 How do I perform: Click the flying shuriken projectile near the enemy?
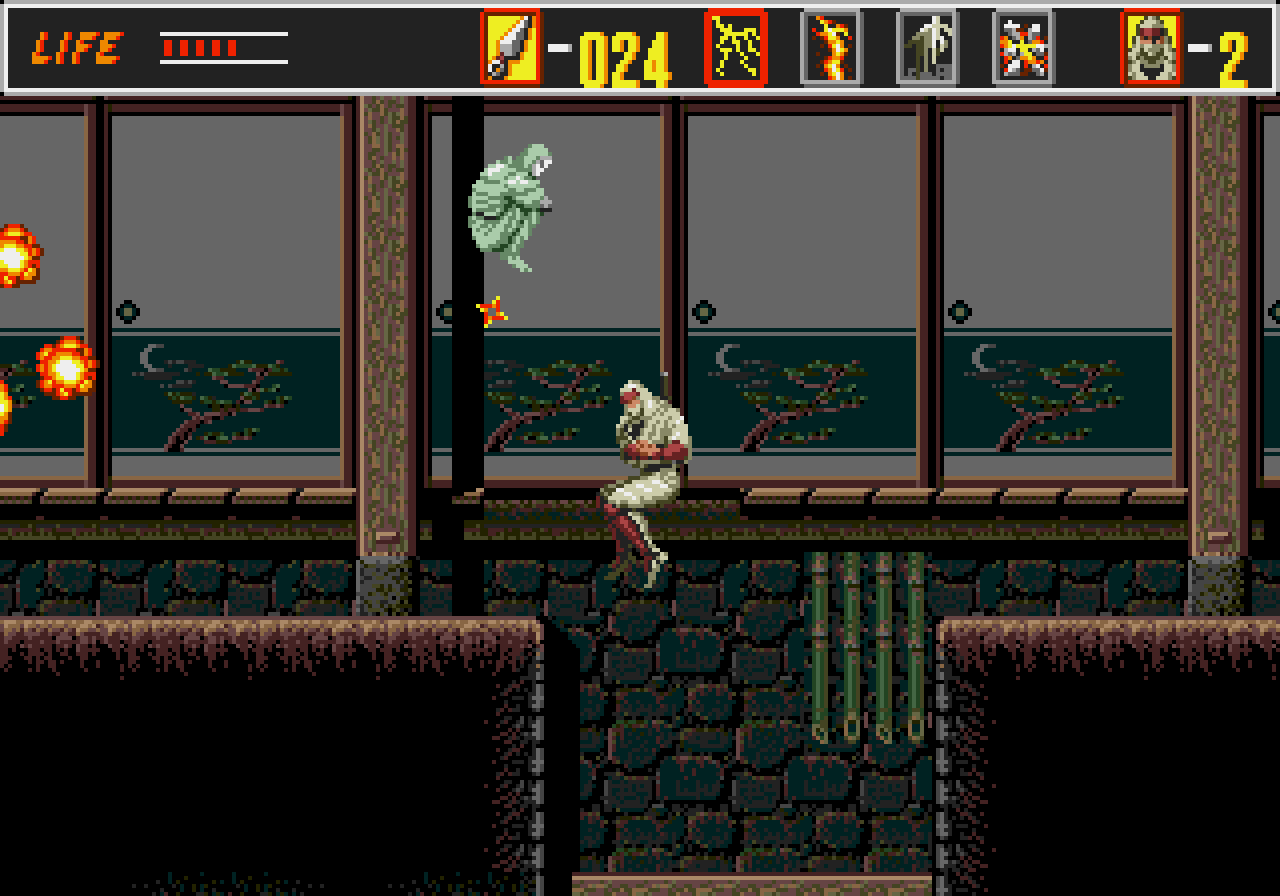pyautogui.click(x=492, y=311)
